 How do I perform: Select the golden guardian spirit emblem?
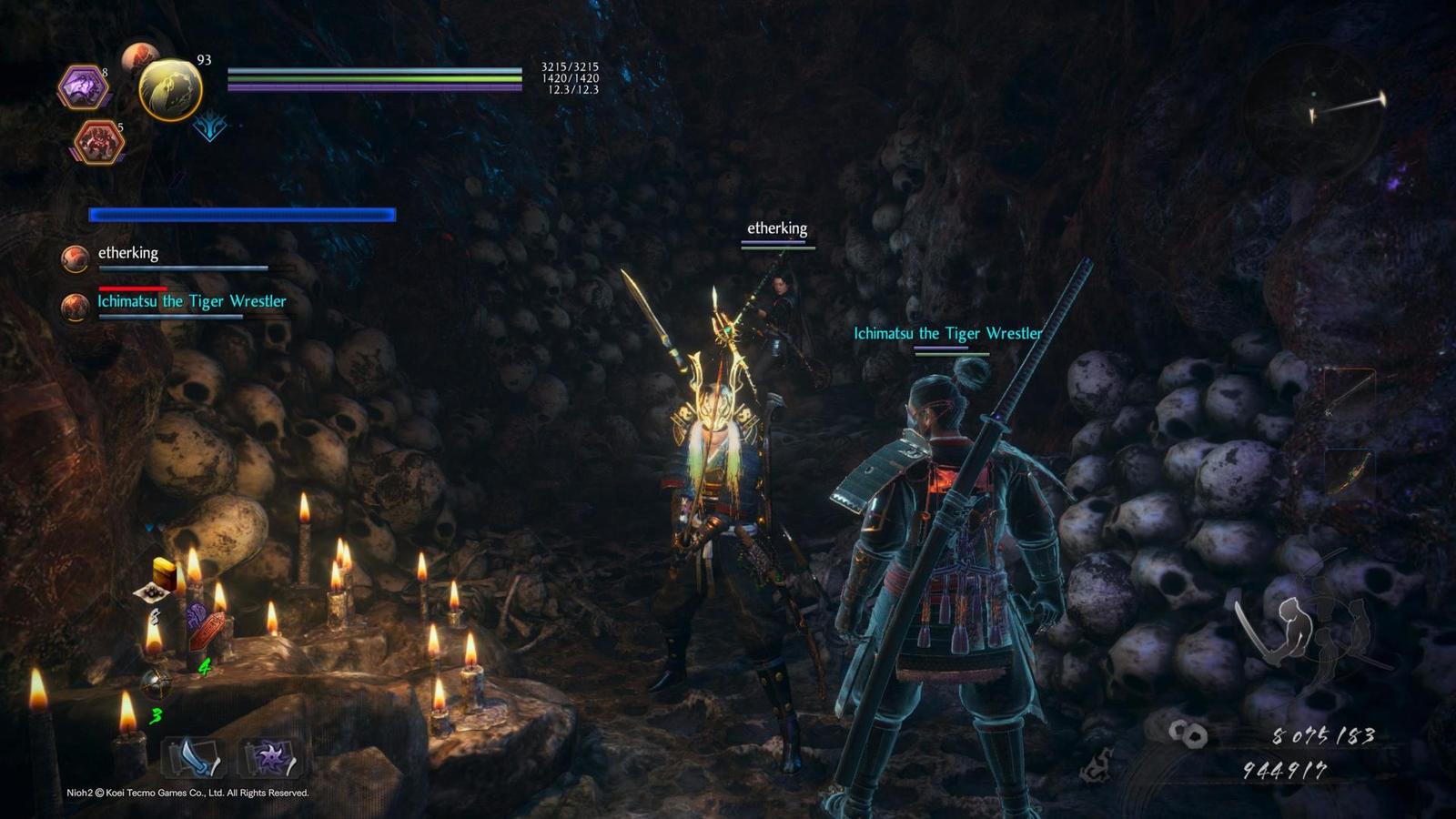pos(170,89)
